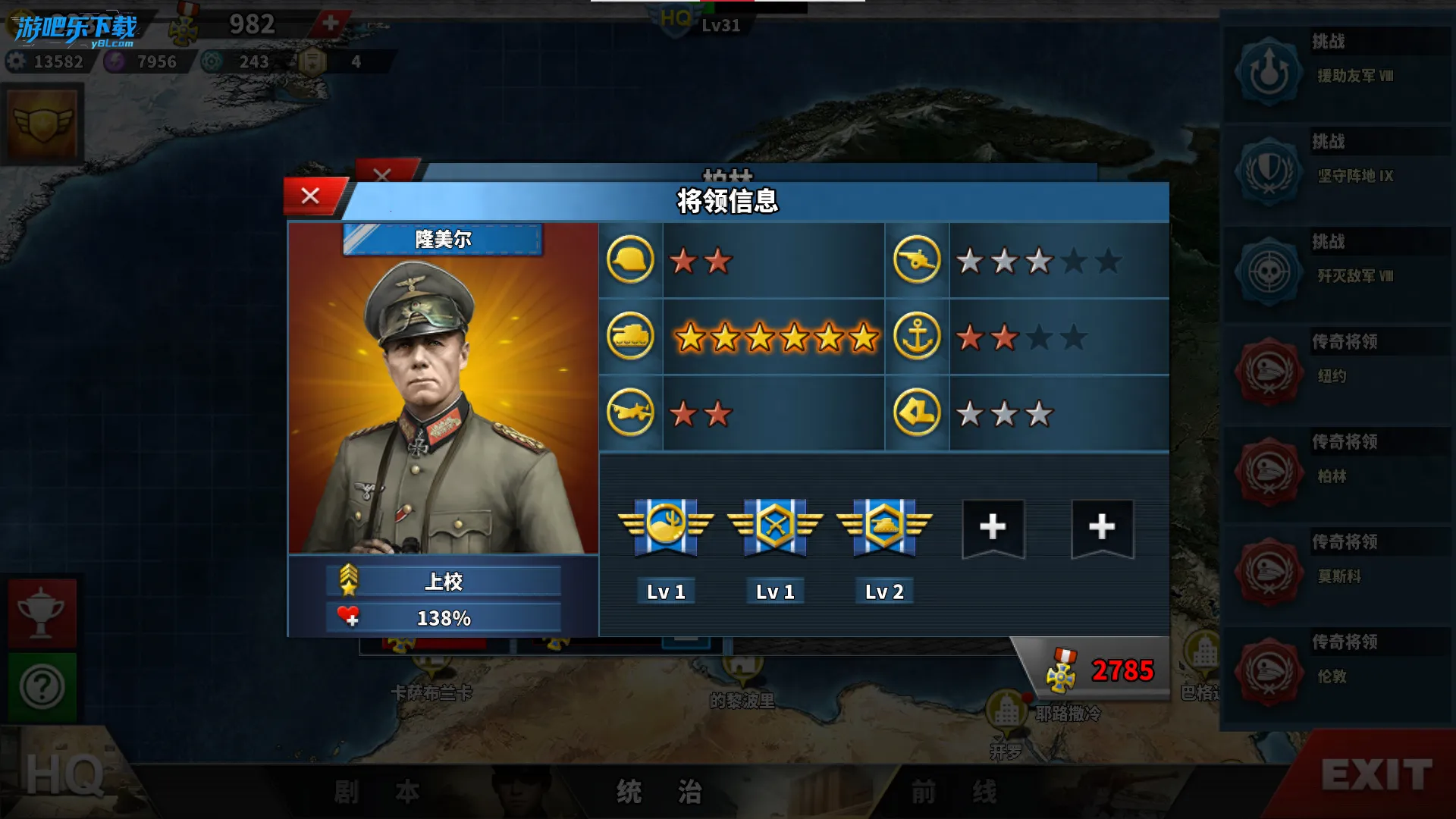Switch to the 剧本 scenario tab

[x=377, y=792]
